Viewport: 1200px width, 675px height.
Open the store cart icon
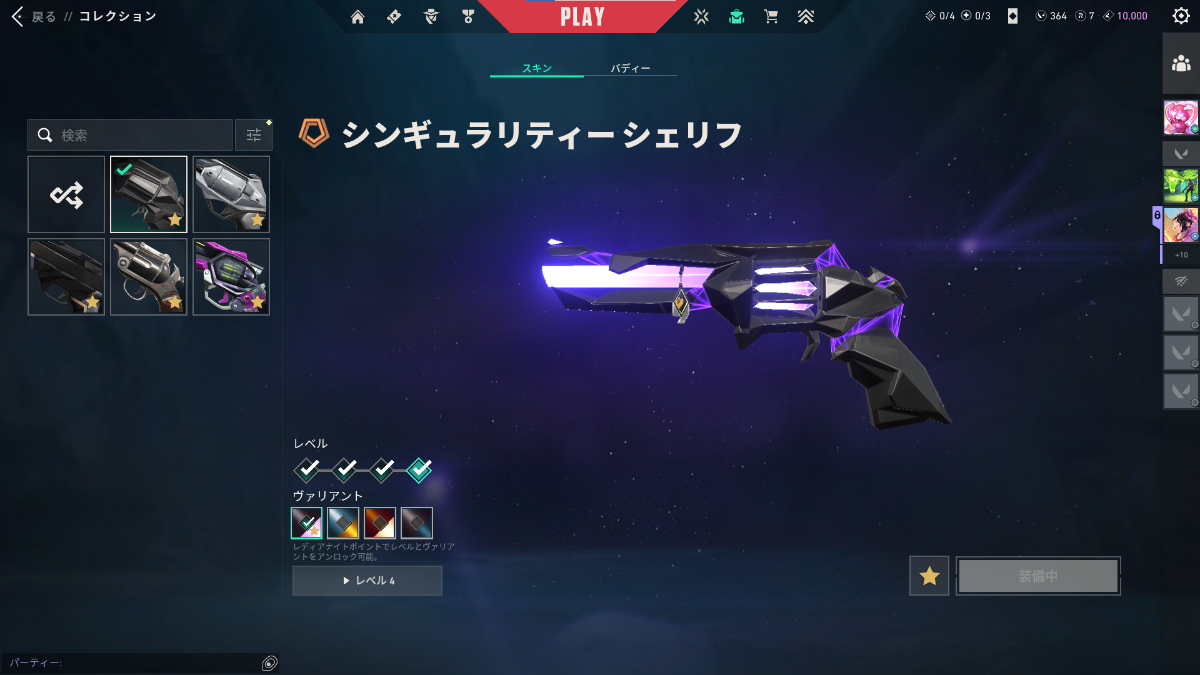click(x=771, y=16)
